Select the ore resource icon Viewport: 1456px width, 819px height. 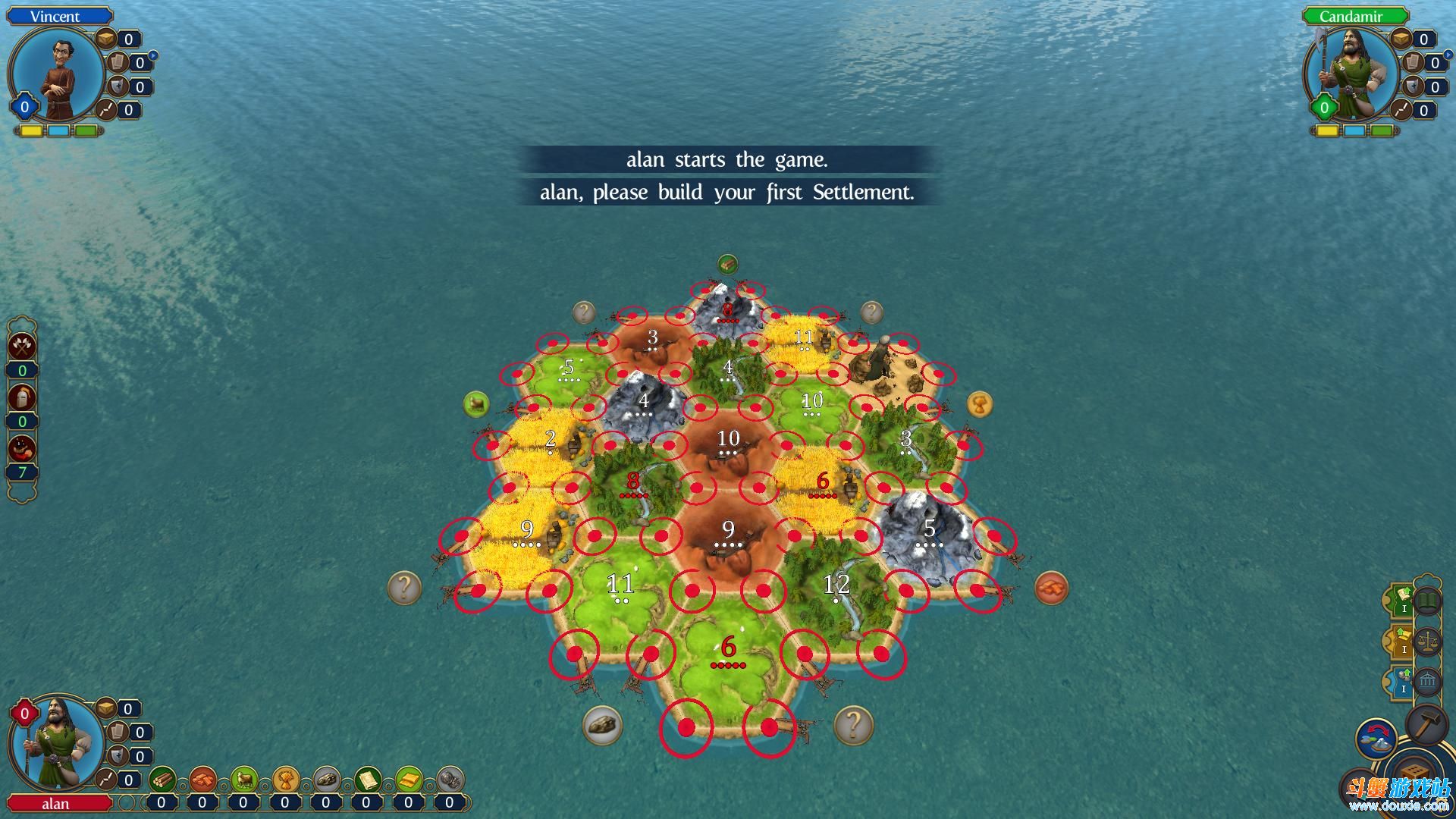click(326, 779)
